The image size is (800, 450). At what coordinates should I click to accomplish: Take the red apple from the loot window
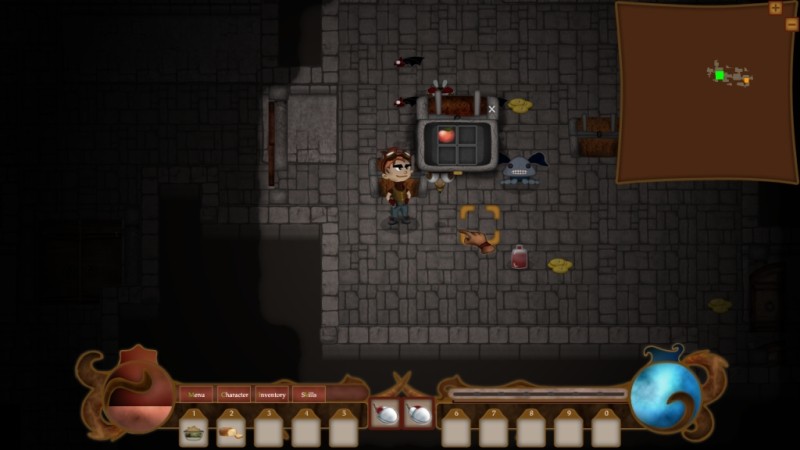(446, 135)
